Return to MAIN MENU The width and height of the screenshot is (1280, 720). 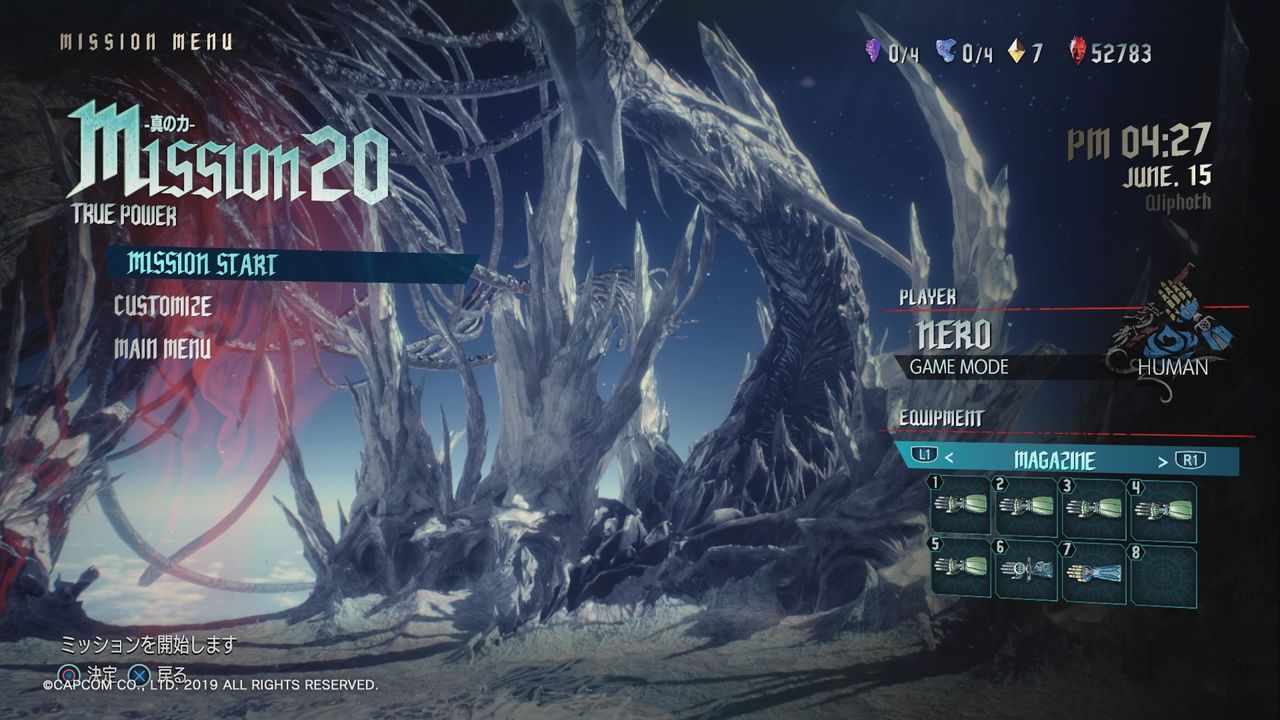pos(162,347)
